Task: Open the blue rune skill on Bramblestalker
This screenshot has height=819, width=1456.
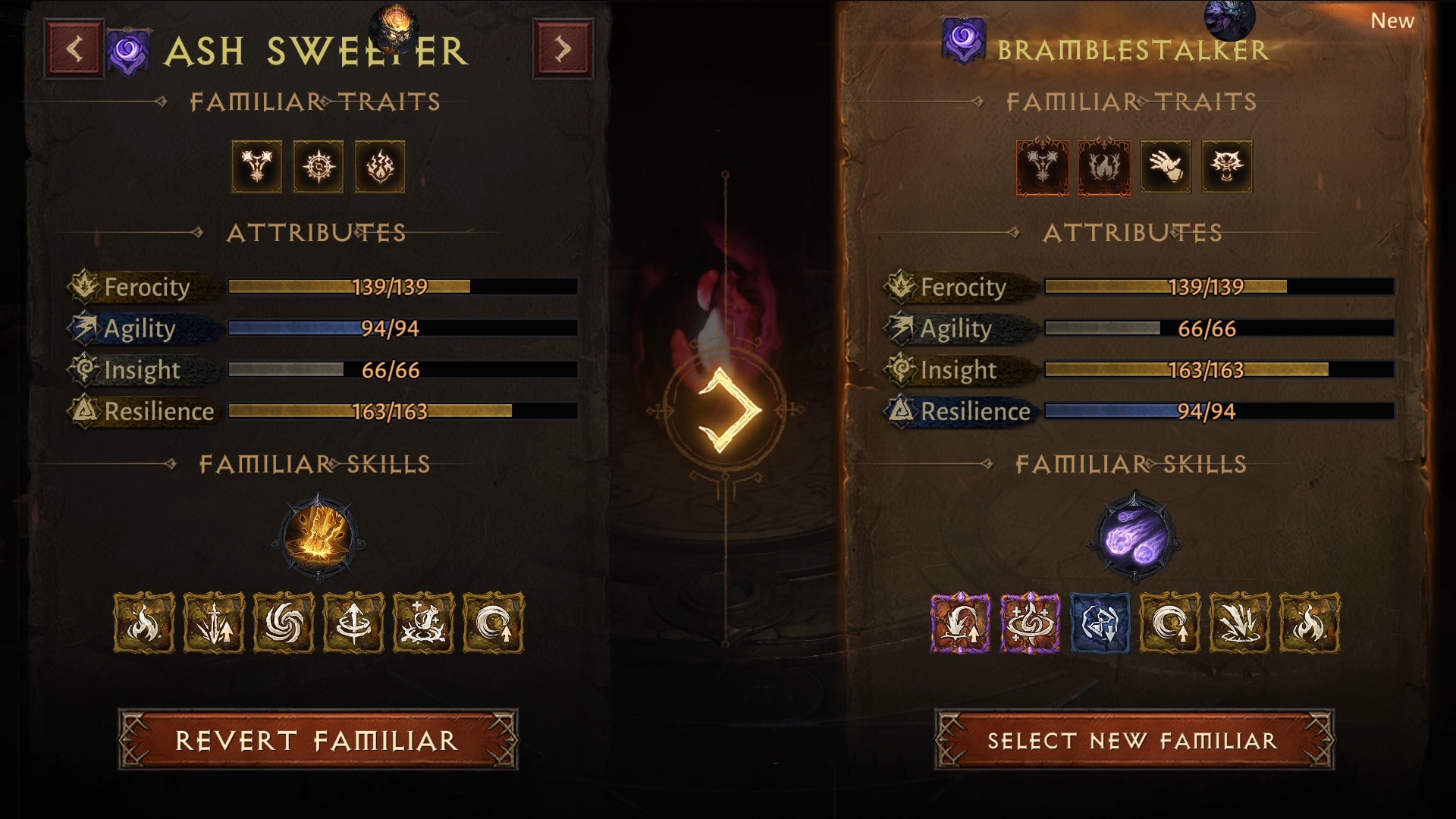Action: pyautogui.click(x=1100, y=623)
